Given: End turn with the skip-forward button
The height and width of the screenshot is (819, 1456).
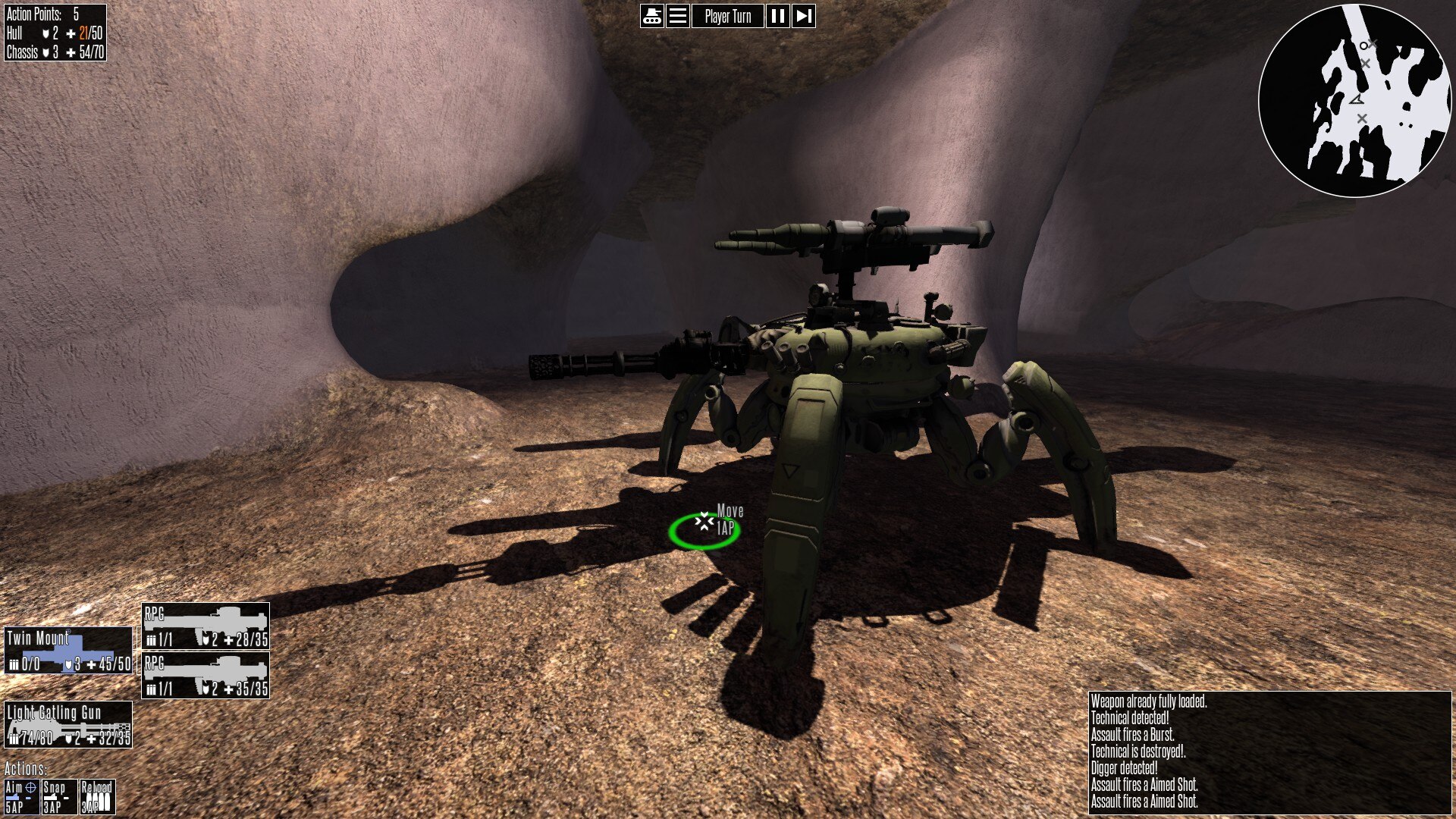Looking at the screenshot, I should (x=804, y=16).
